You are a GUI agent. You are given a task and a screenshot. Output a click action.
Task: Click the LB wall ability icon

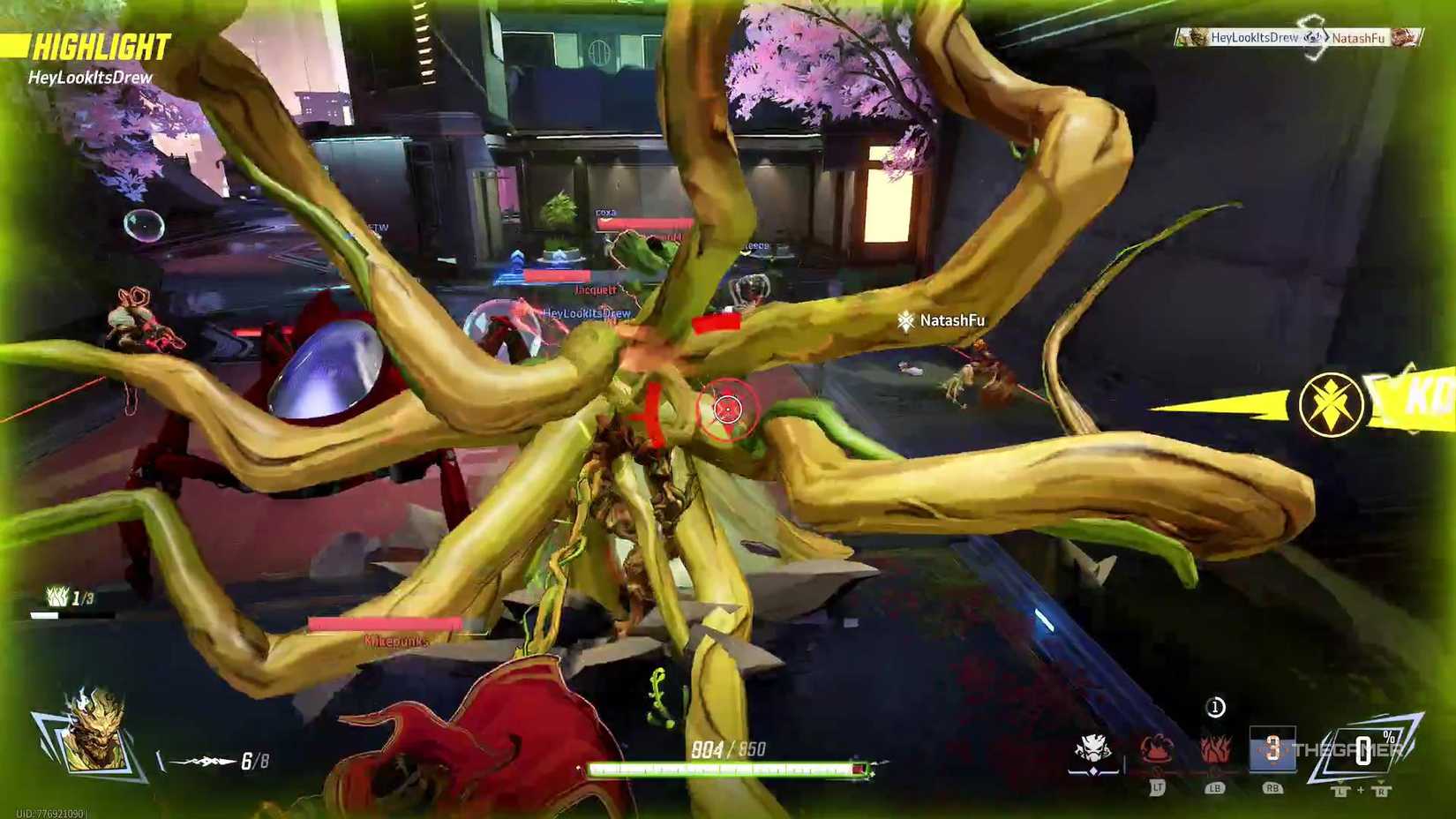tap(1213, 748)
